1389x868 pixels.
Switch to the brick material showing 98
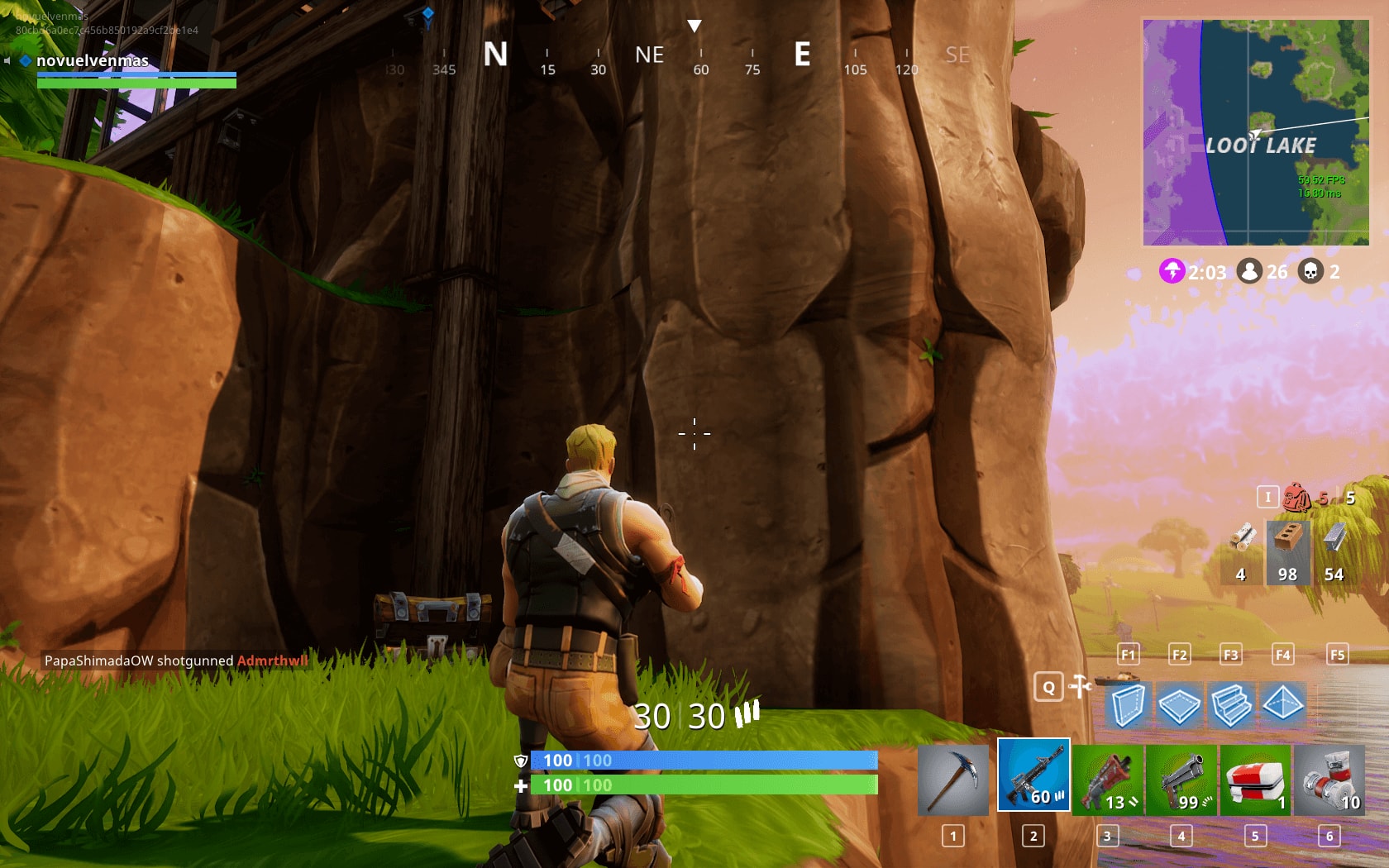pyautogui.click(x=1288, y=550)
